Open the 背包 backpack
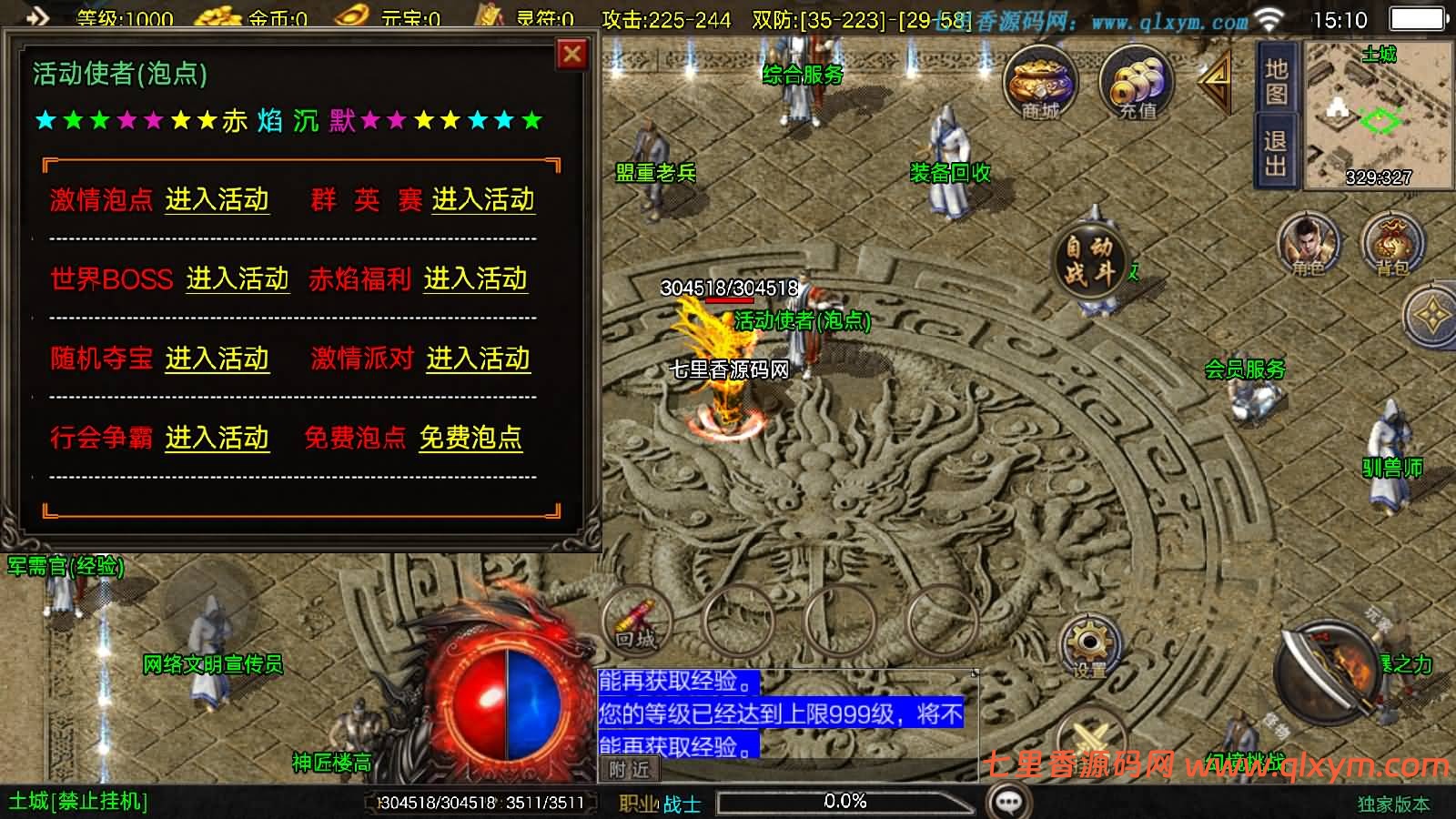 1391,244
